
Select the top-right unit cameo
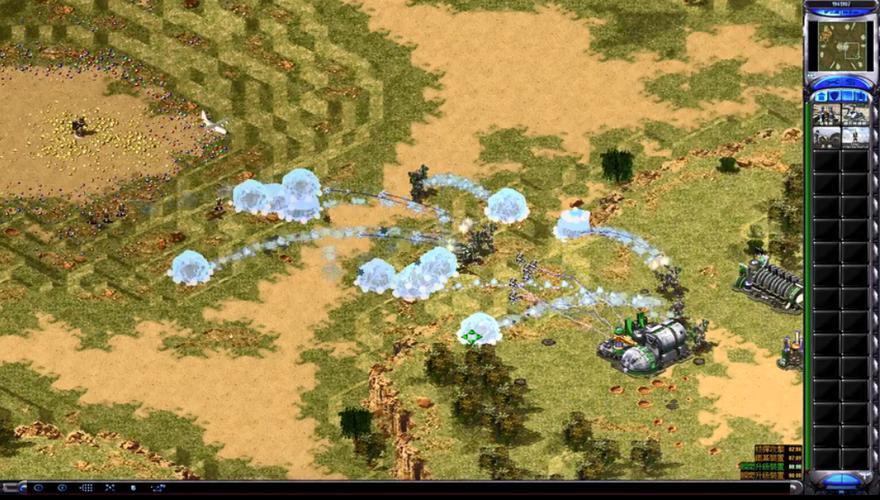(x=854, y=114)
